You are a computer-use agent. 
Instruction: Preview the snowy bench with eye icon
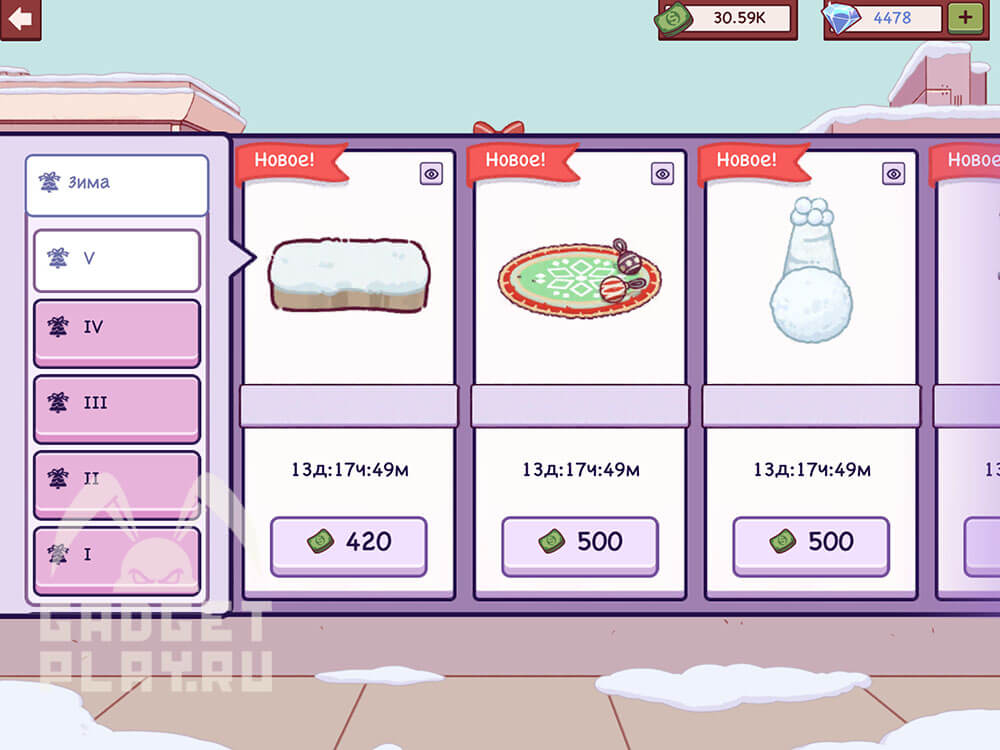(x=431, y=174)
